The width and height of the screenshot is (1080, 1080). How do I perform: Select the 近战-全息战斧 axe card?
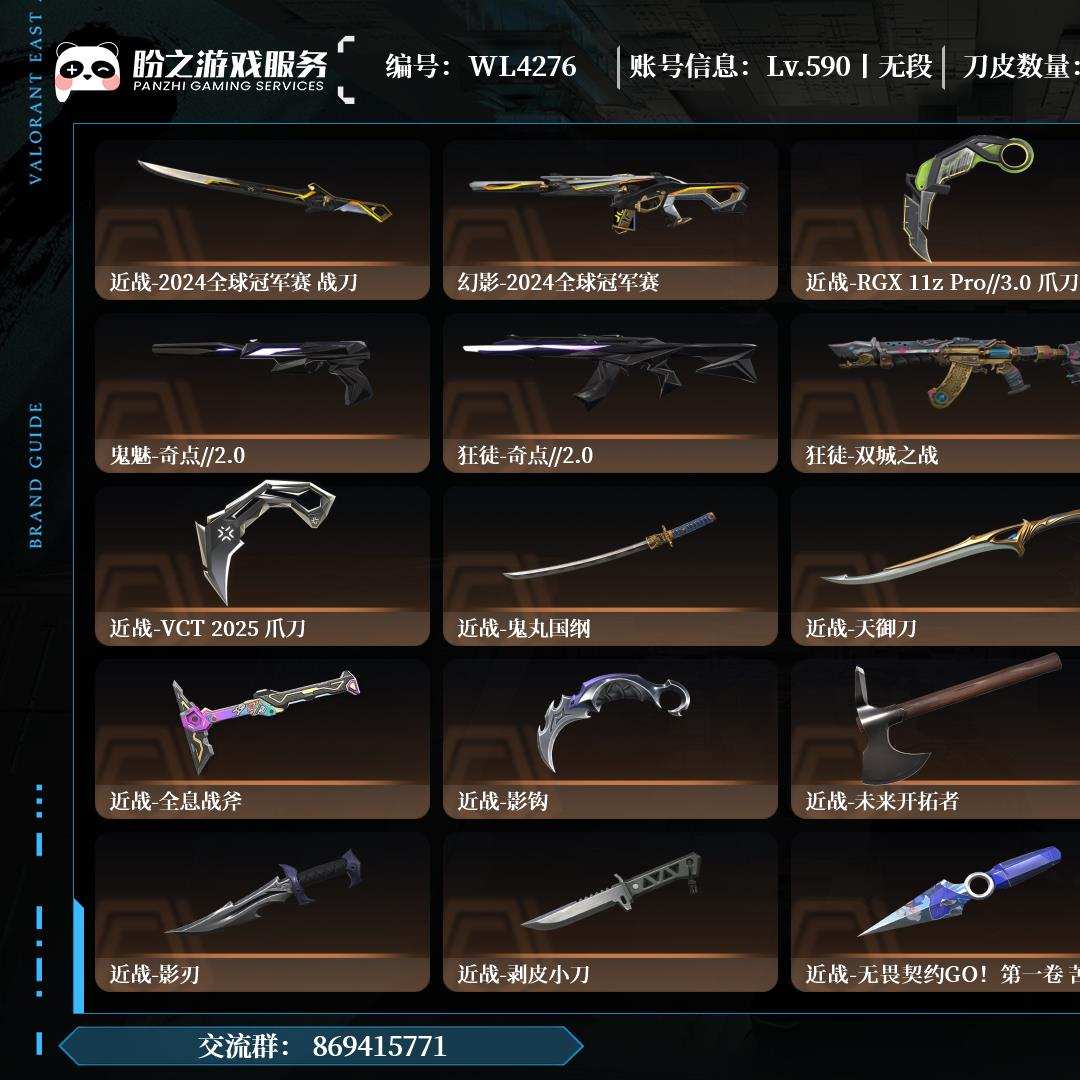click(262, 739)
